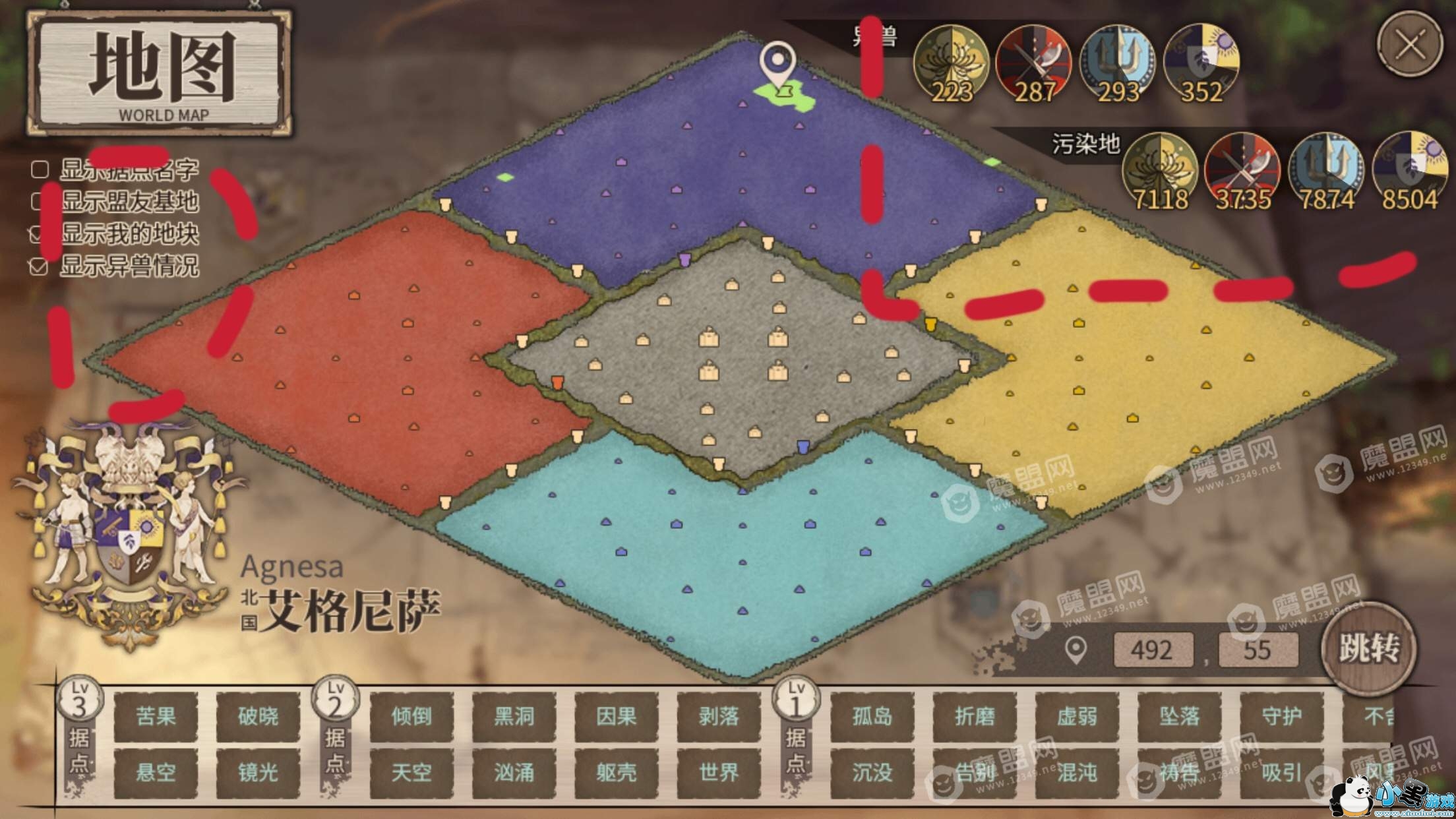Toggle the 显示盟友基地 checkbox
This screenshot has width=1456, height=819.
[40, 202]
